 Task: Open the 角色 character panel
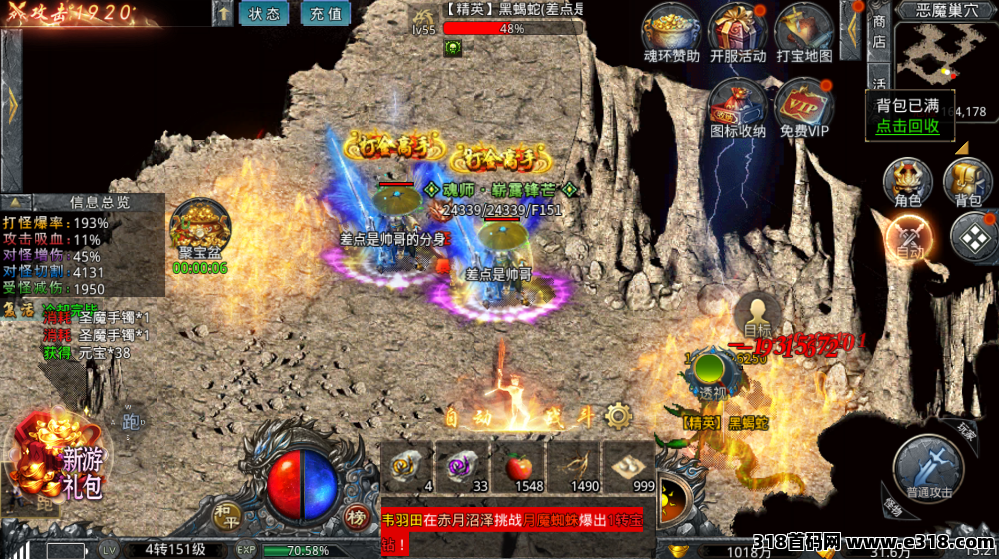[907, 183]
